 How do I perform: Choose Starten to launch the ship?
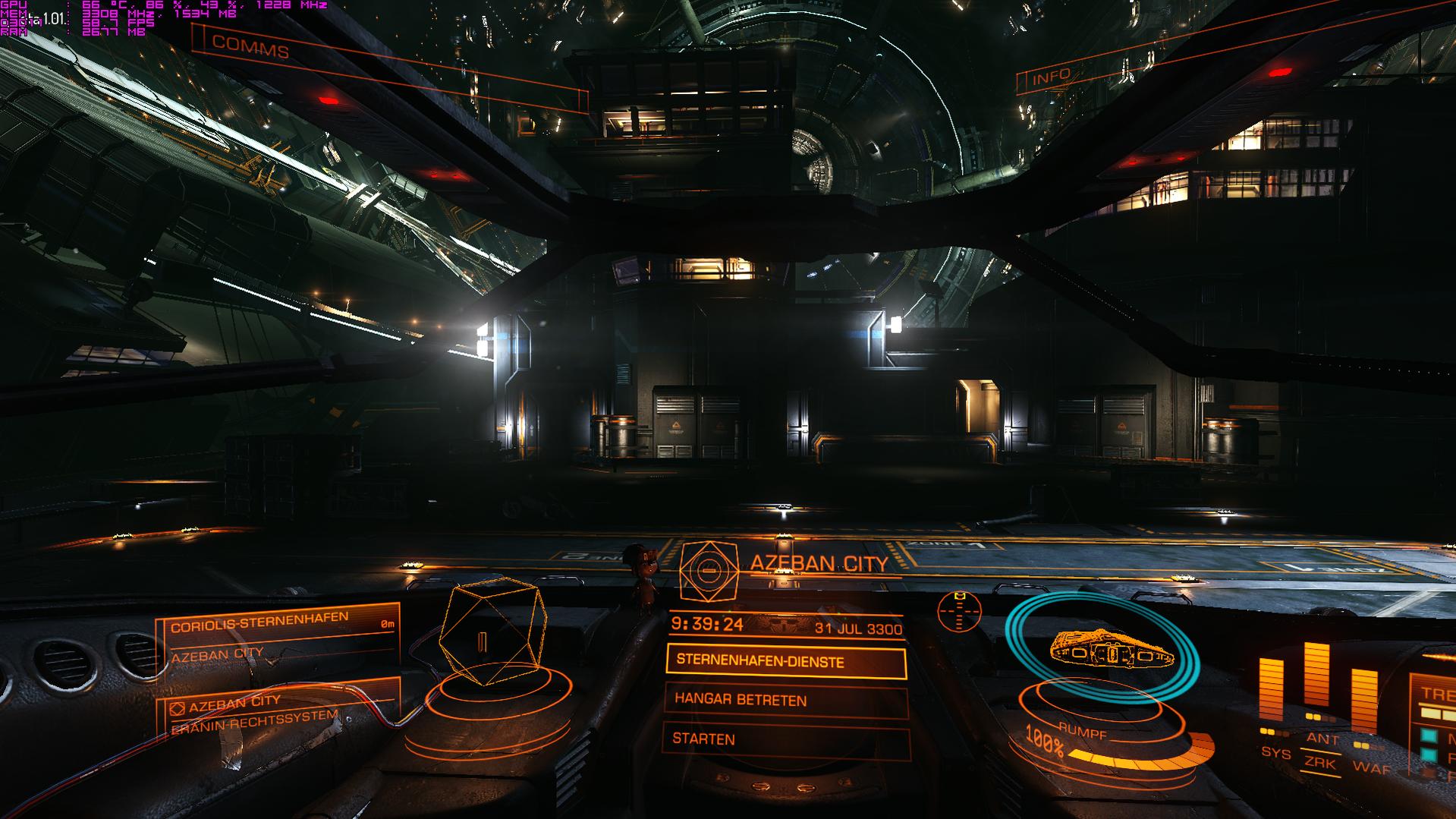(x=785, y=739)
